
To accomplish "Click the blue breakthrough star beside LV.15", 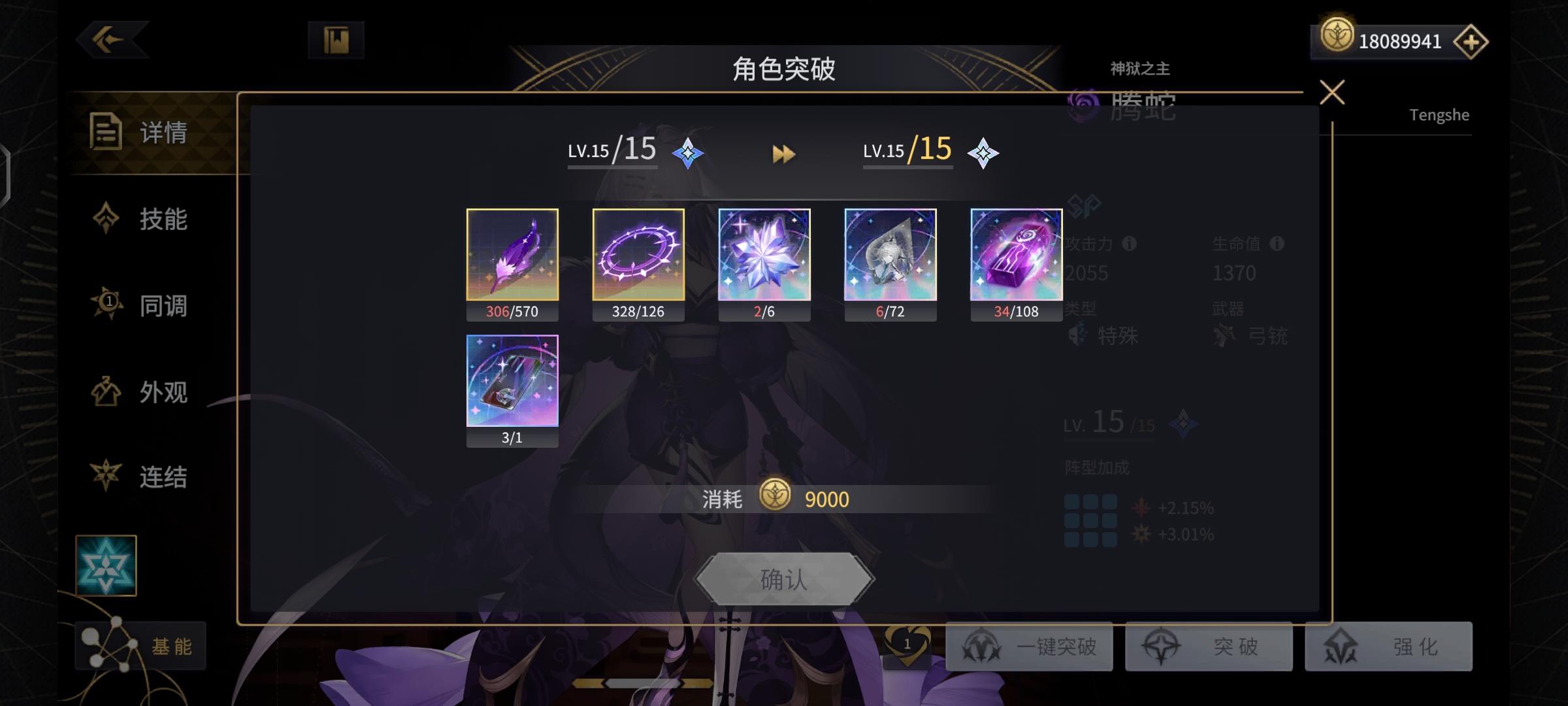I will coord(687,154).
